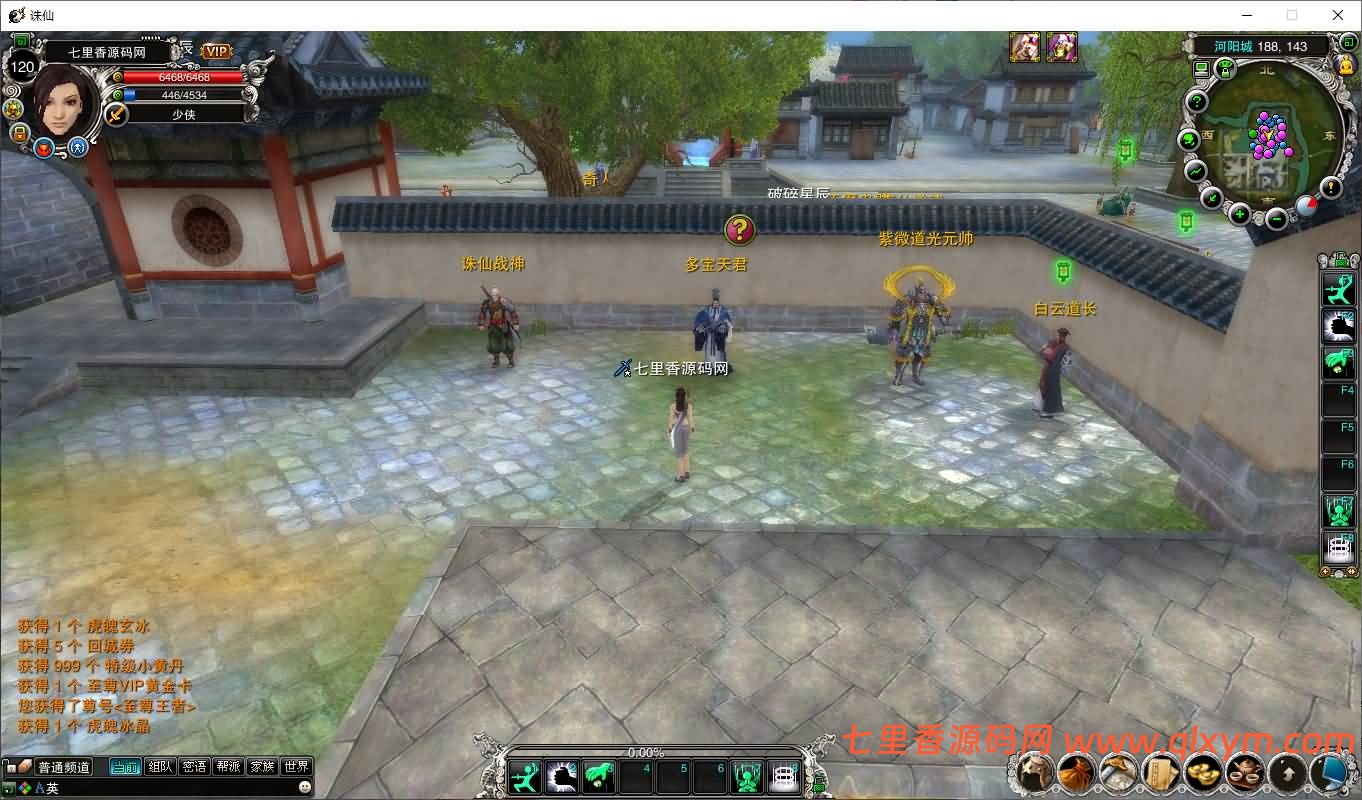The height and width of the screenshot is (800, 1362).
Task: Activate the F8 cage skill icon
Action: [x=1339, y=546]
